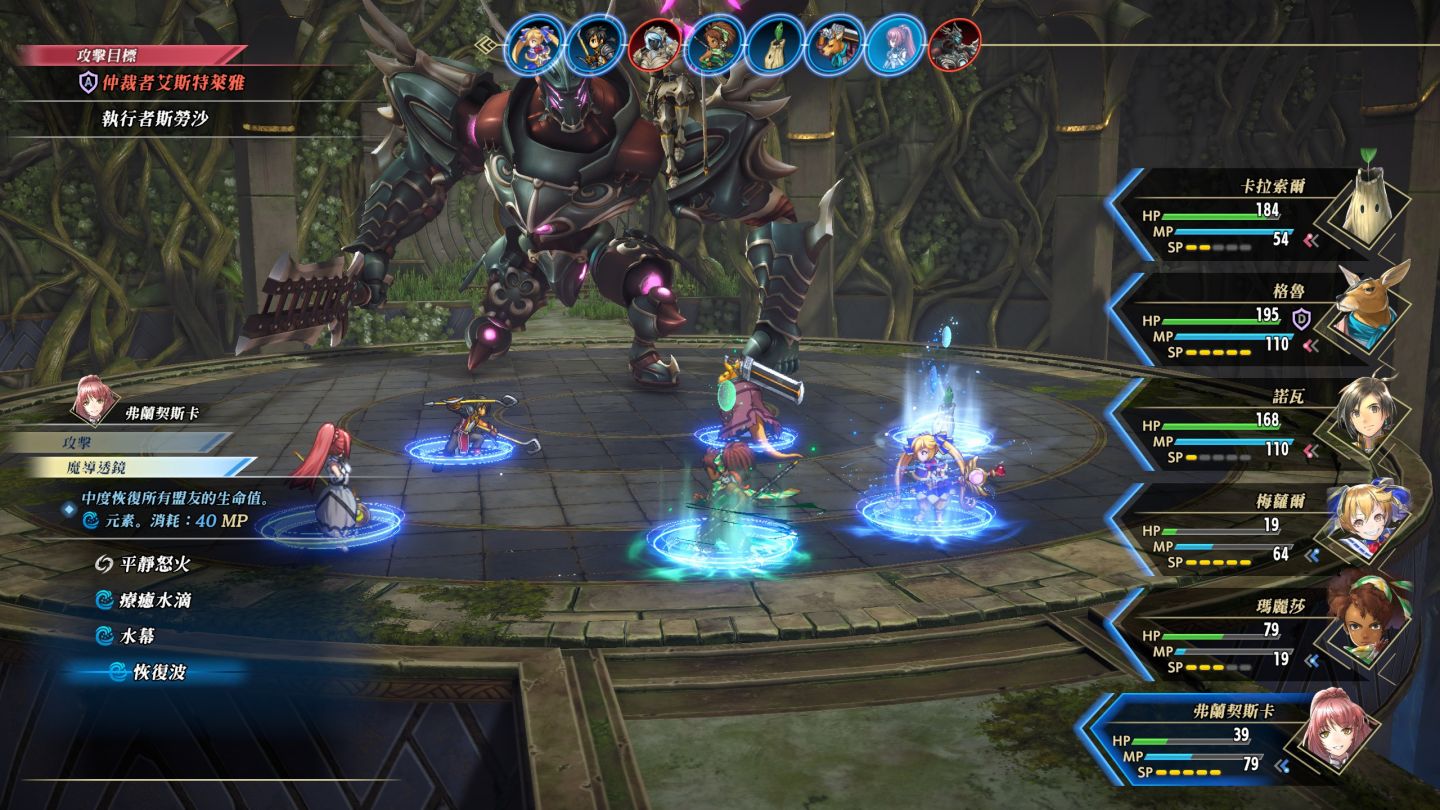Viewport: 1440px width, 810px height.
Task: Choose the 平靜怒火 skill
Action: [154, 564]
